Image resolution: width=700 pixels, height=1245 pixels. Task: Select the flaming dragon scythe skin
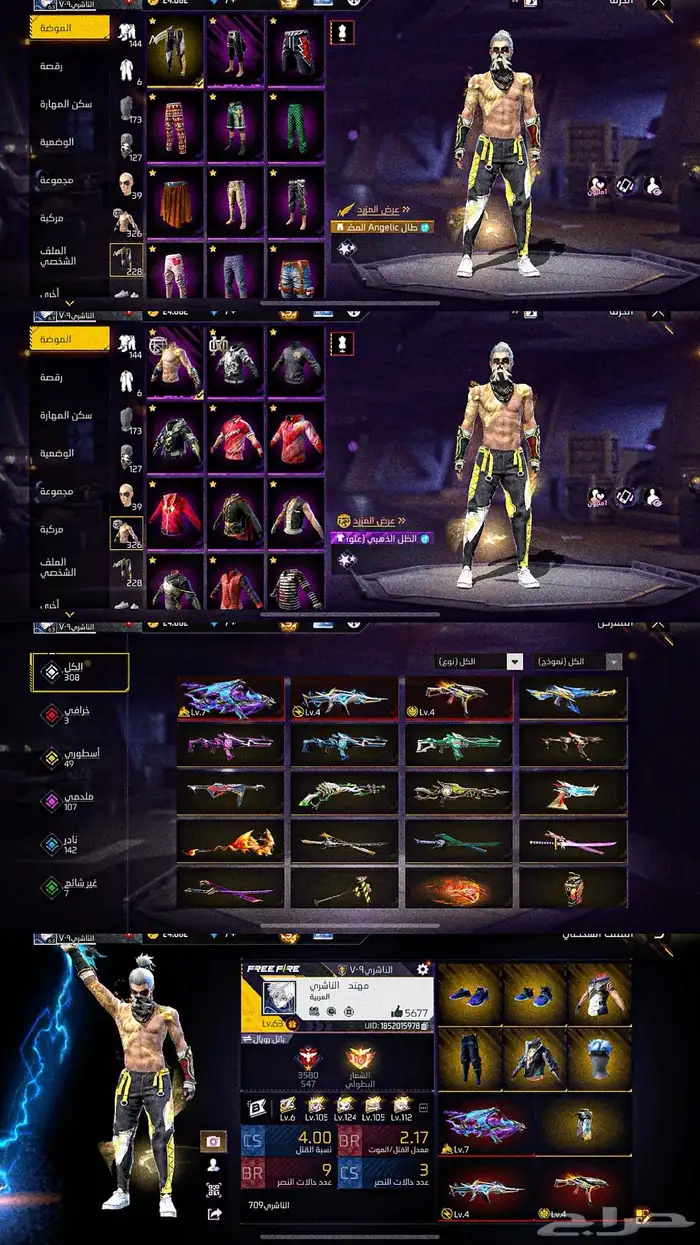click(x=232, y=840)
